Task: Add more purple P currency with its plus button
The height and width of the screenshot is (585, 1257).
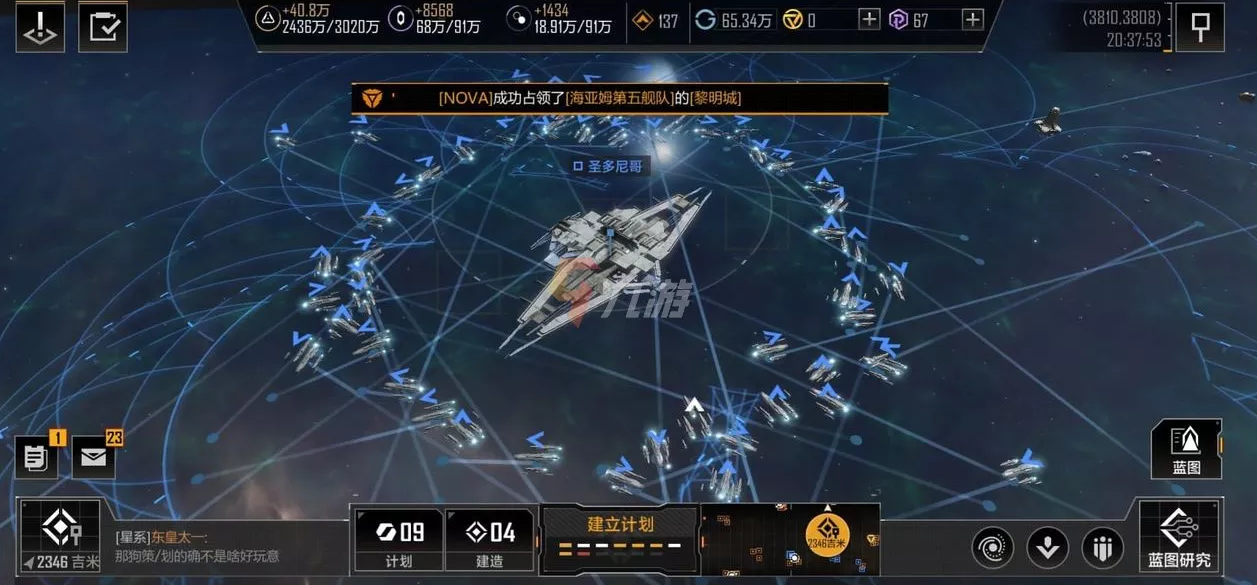Action: pos(973,19)
